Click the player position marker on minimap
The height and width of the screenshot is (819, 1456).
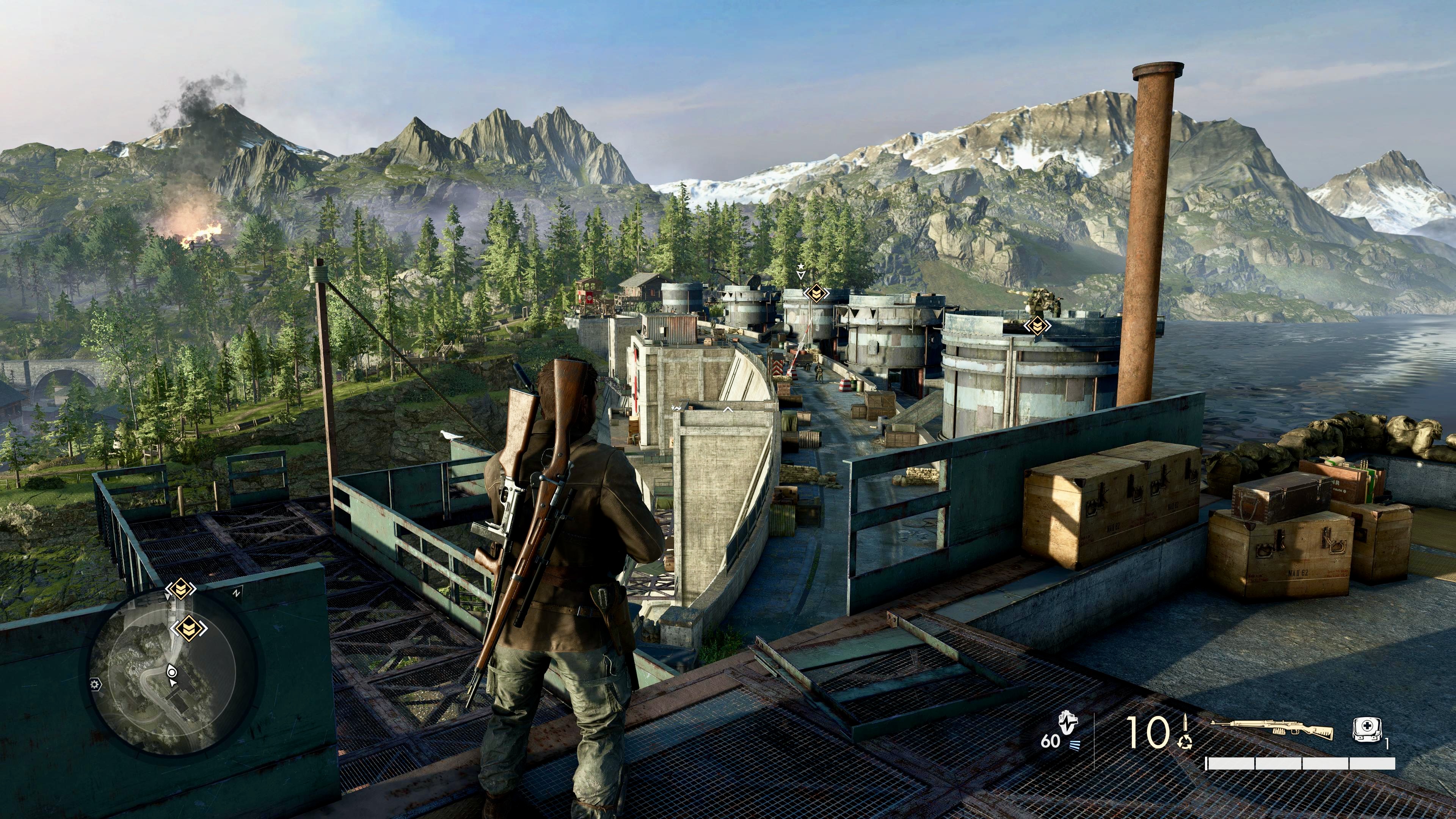point(172,672)
